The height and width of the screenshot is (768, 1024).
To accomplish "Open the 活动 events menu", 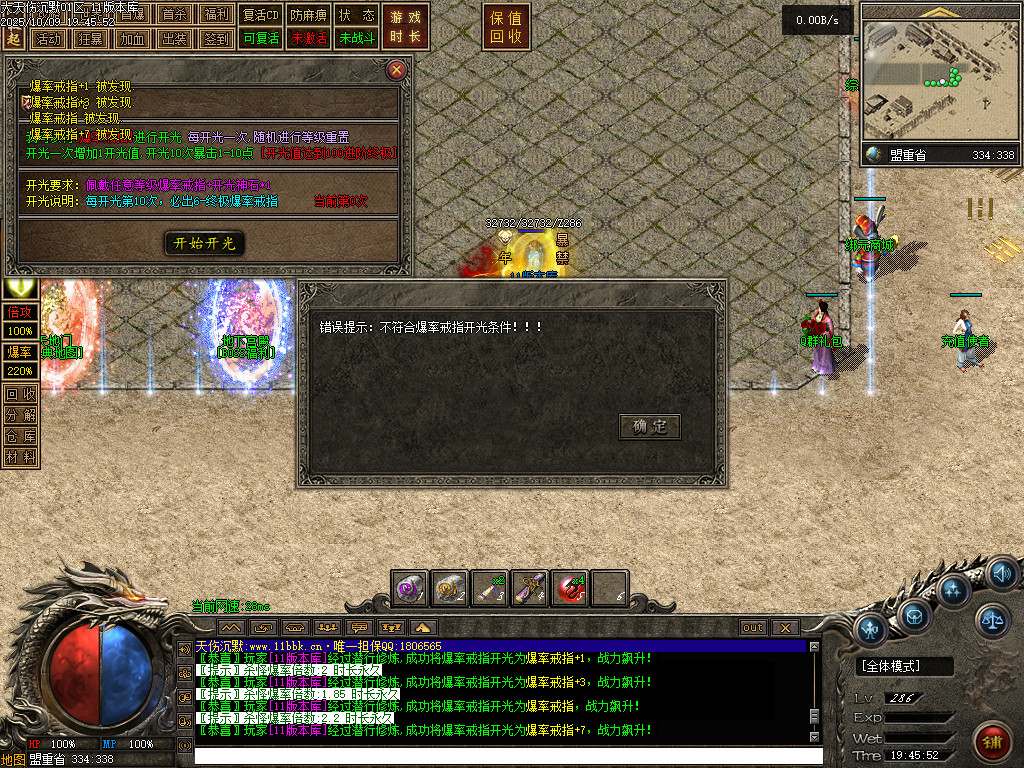I will [48, 39].
